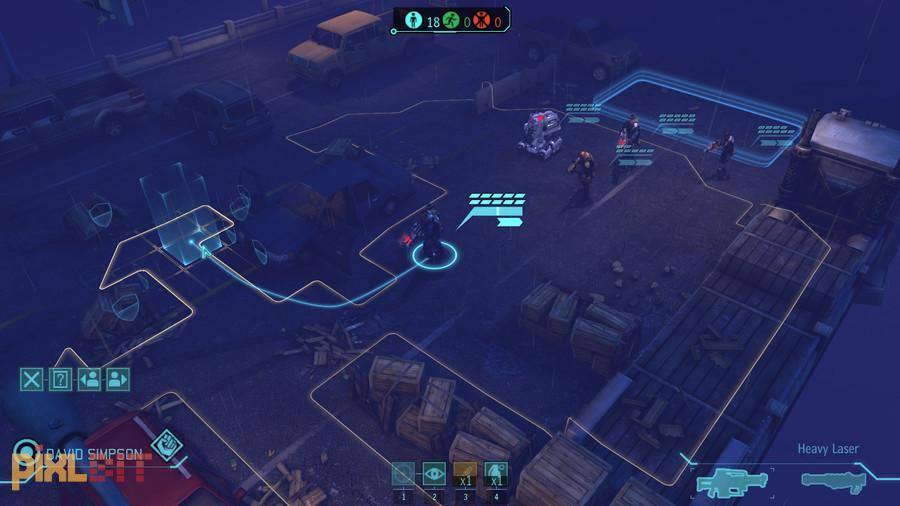The image size is (900, 506).
Task: Use the hunker down ability in slot 4
Action: pos(493,474)
